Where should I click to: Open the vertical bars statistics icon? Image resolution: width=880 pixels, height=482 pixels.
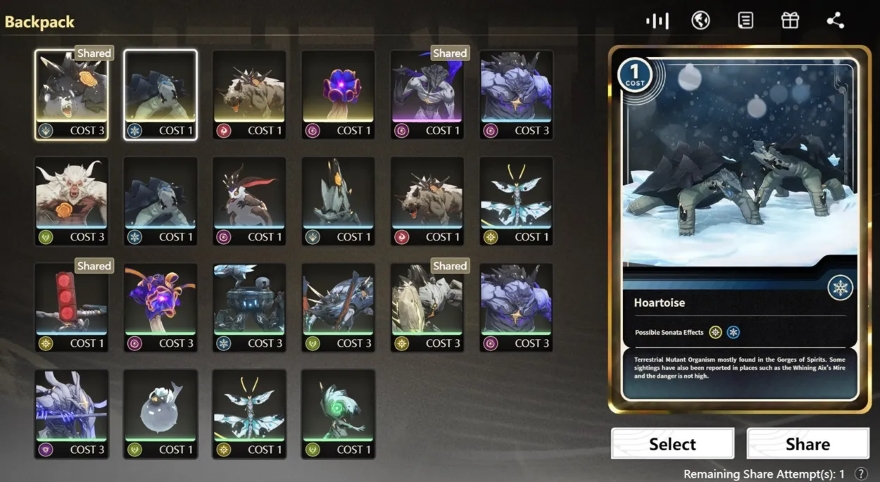657,20
